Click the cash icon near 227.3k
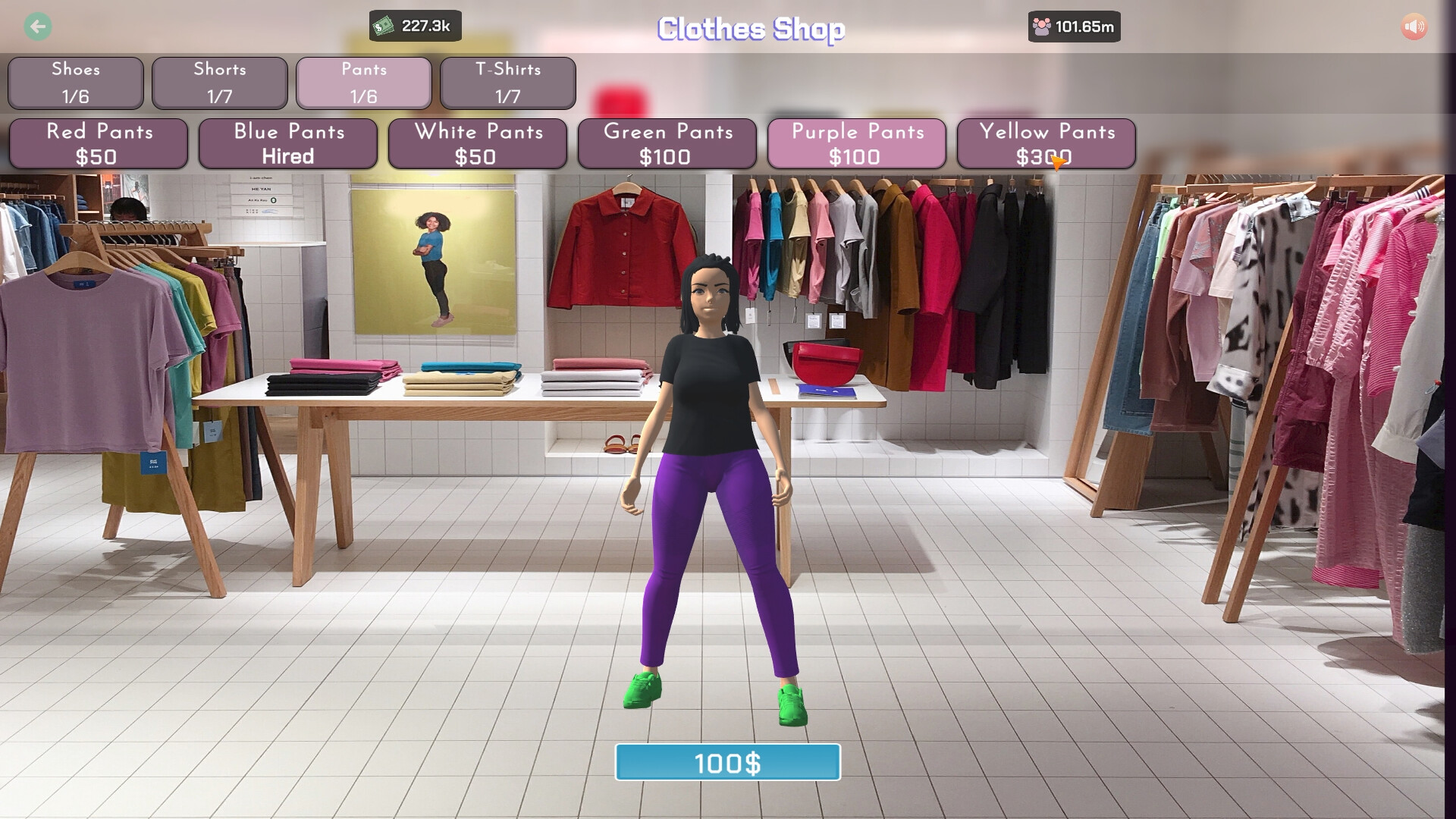1456x819 pixels. (384, 25)
